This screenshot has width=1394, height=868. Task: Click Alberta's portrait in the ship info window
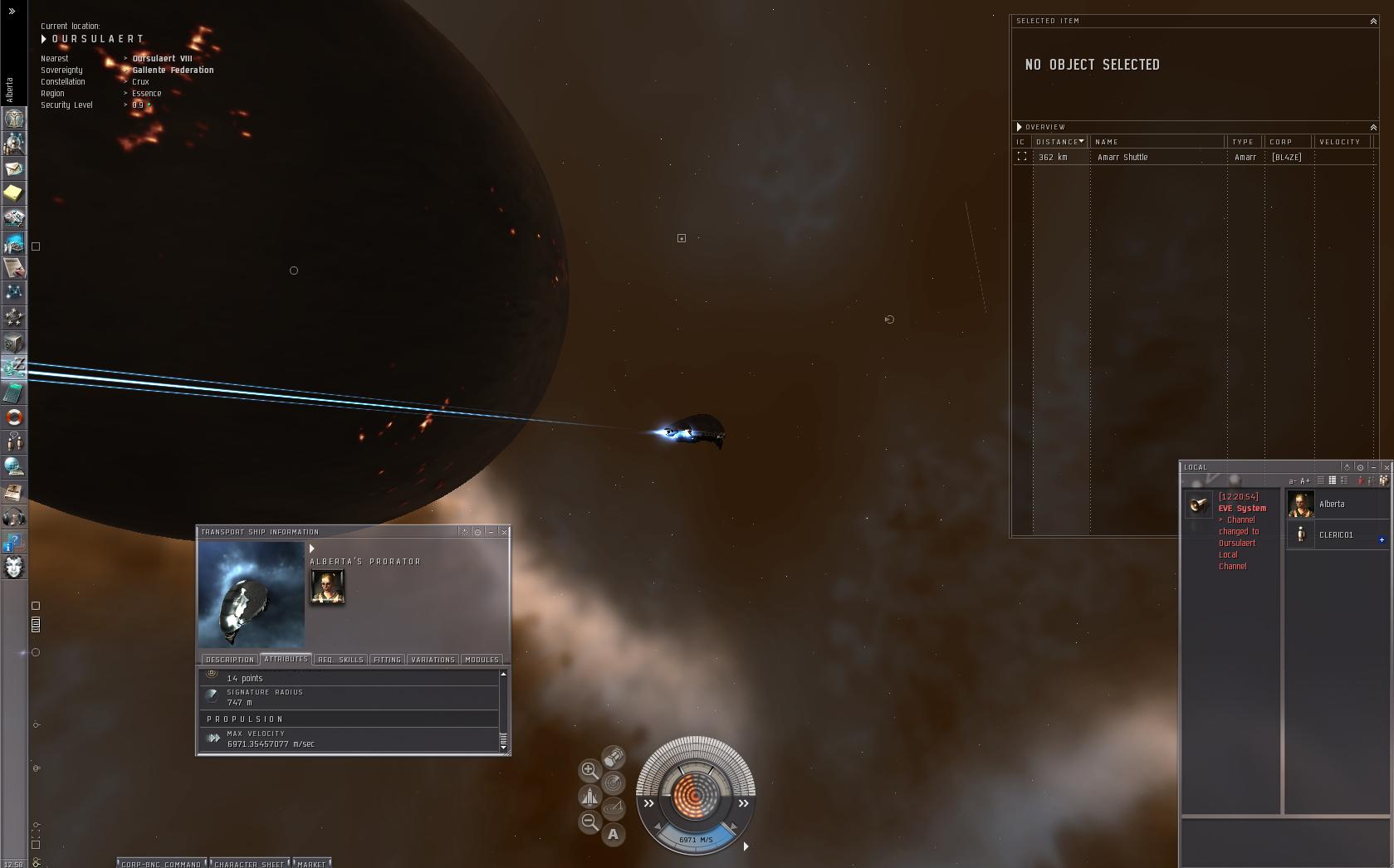tap(327, 587)
